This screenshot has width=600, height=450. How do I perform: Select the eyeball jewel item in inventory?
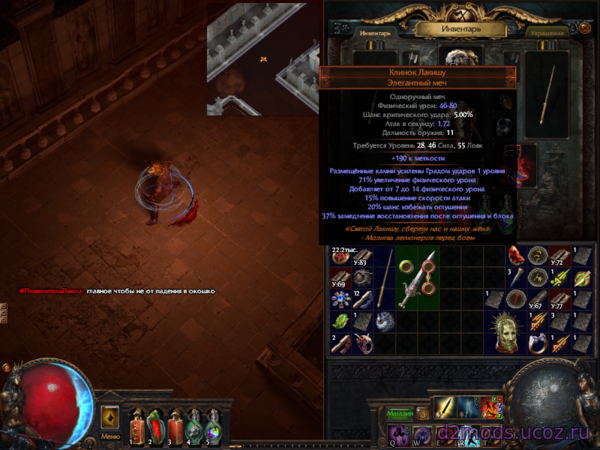(385, 323)
